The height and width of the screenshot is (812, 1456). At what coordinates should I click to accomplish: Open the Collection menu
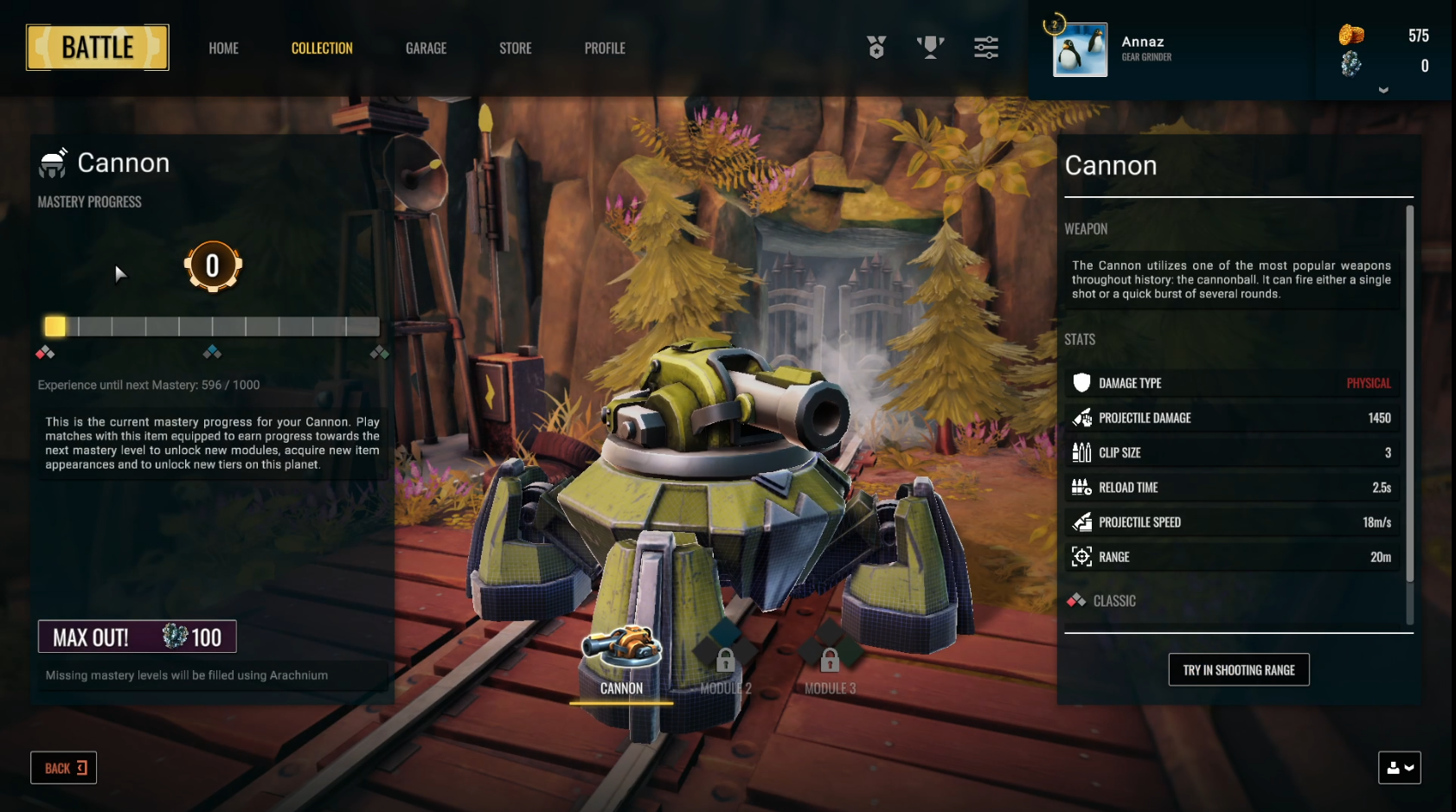pyautogui.click(x=322, y=48)
